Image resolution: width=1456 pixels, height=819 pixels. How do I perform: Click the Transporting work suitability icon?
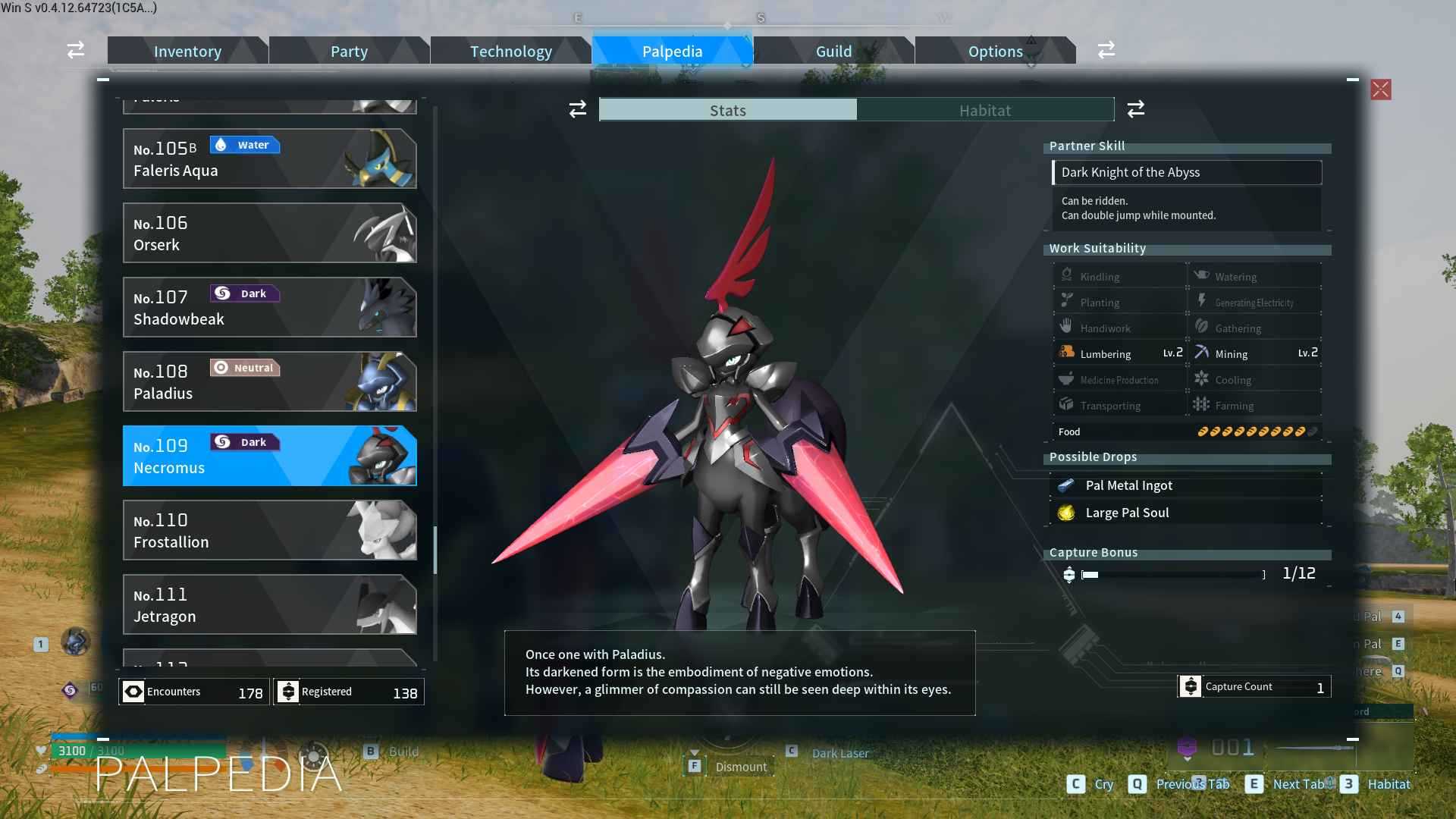[x=1067, y=403]
